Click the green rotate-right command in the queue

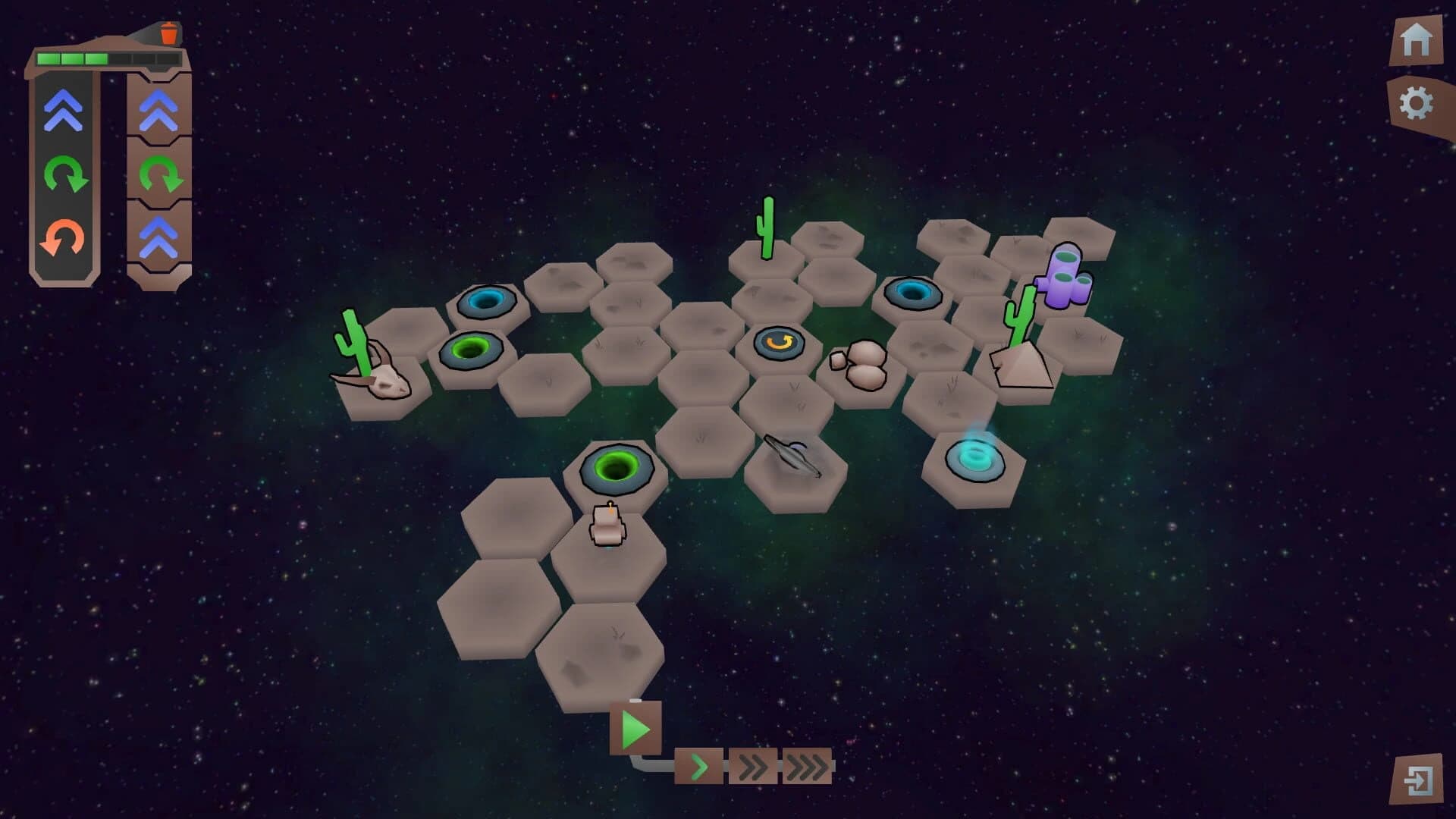click(x=159, y=173)
